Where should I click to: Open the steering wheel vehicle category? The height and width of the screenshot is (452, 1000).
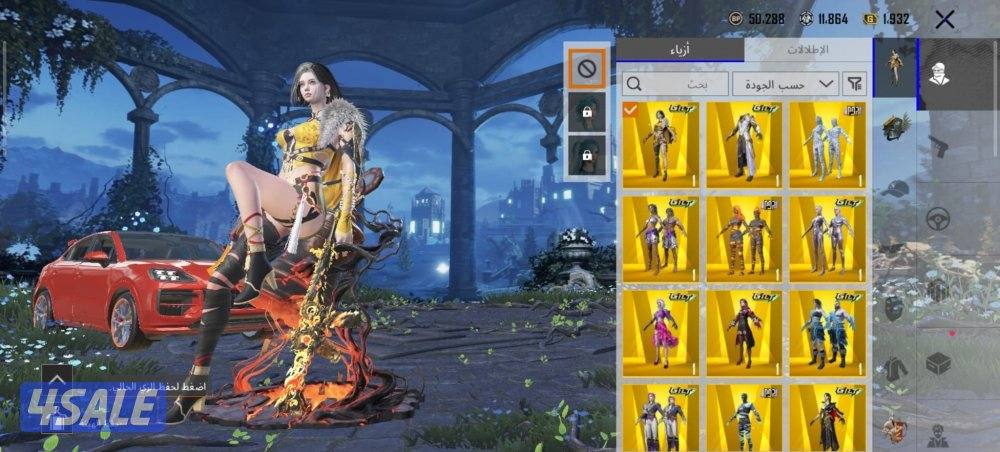point(938,219)
